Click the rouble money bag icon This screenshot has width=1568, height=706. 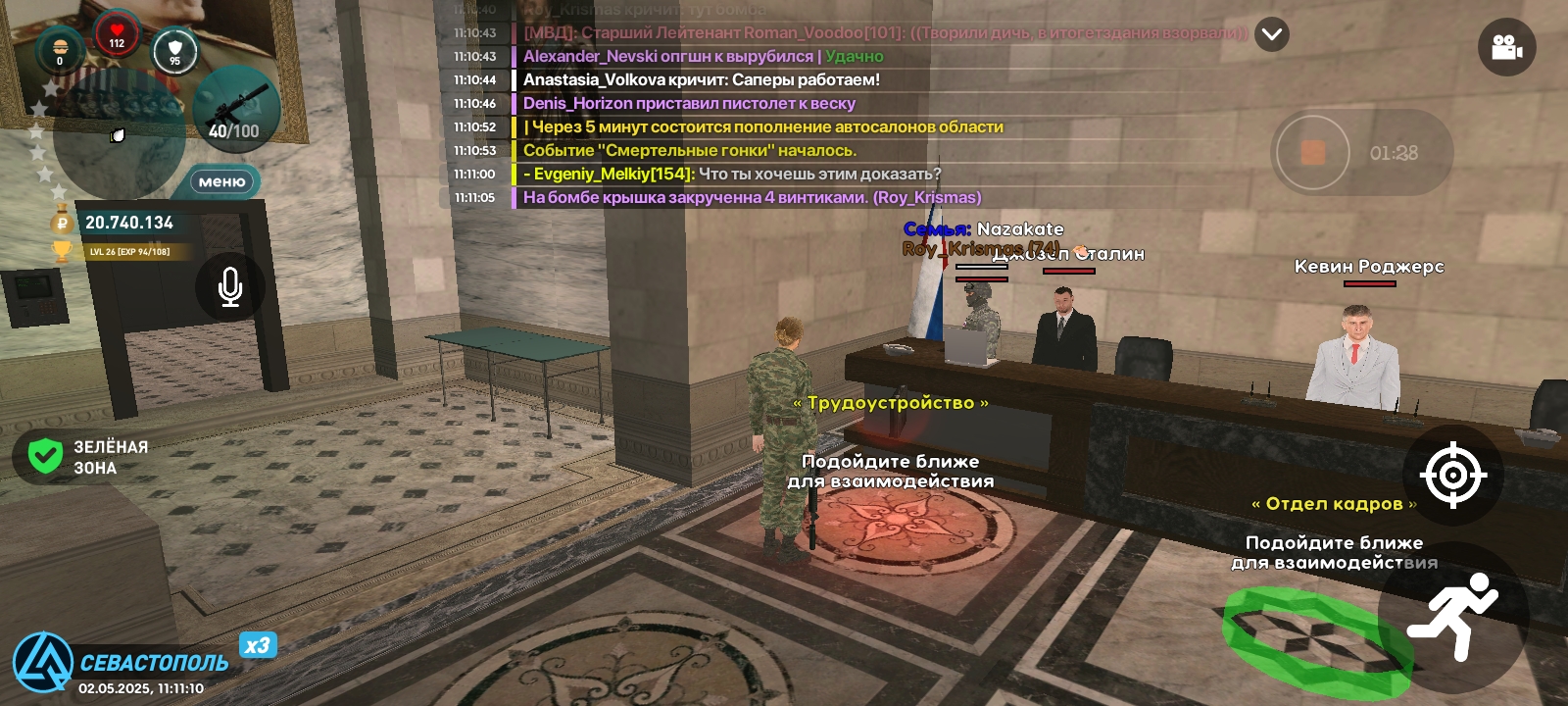61,223
